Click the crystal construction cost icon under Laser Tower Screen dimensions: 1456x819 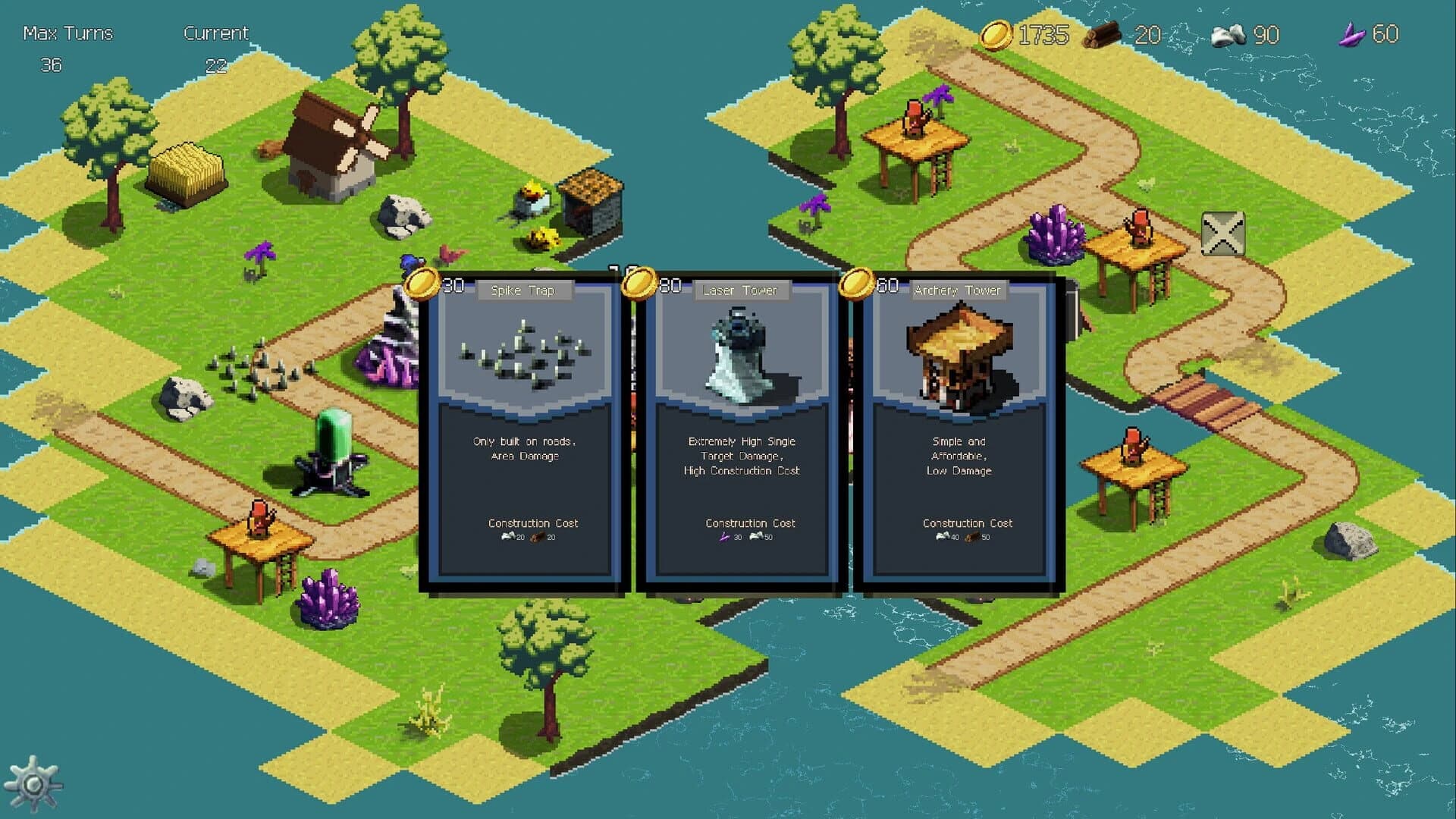[x=726, y=537]
